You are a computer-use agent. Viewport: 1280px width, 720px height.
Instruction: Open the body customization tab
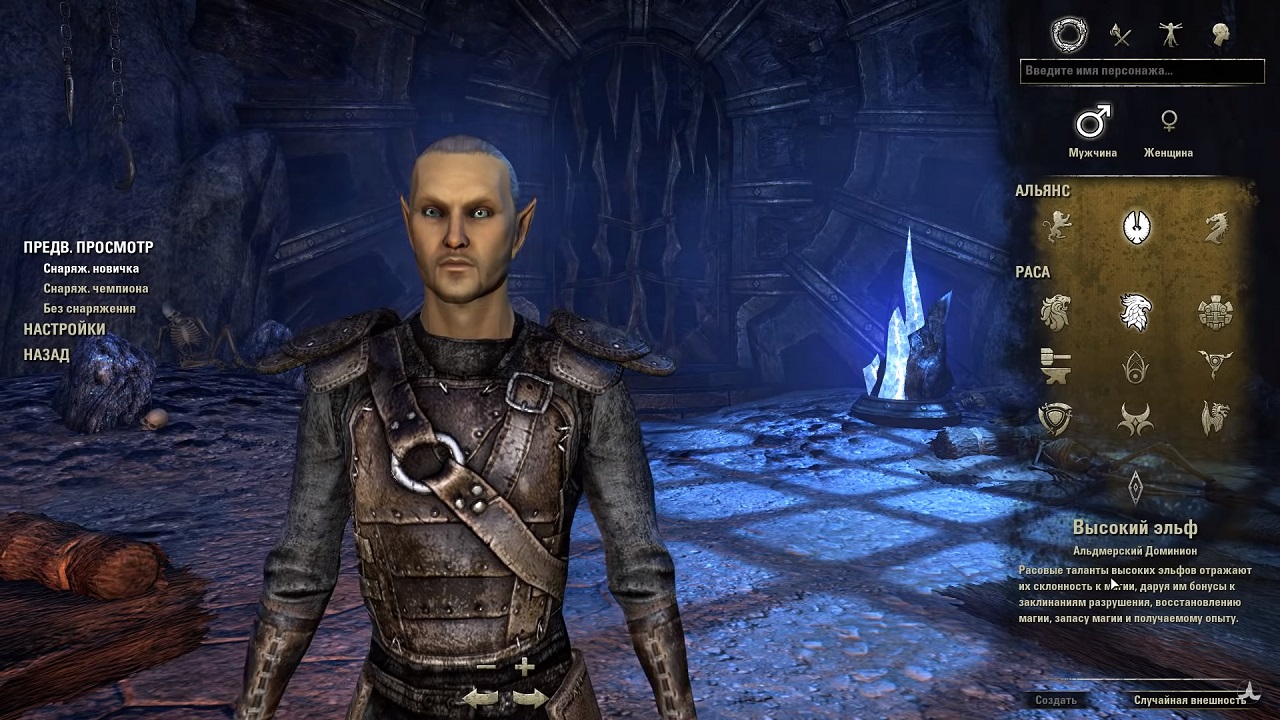pyautogui.click(x=1169, y=36)
